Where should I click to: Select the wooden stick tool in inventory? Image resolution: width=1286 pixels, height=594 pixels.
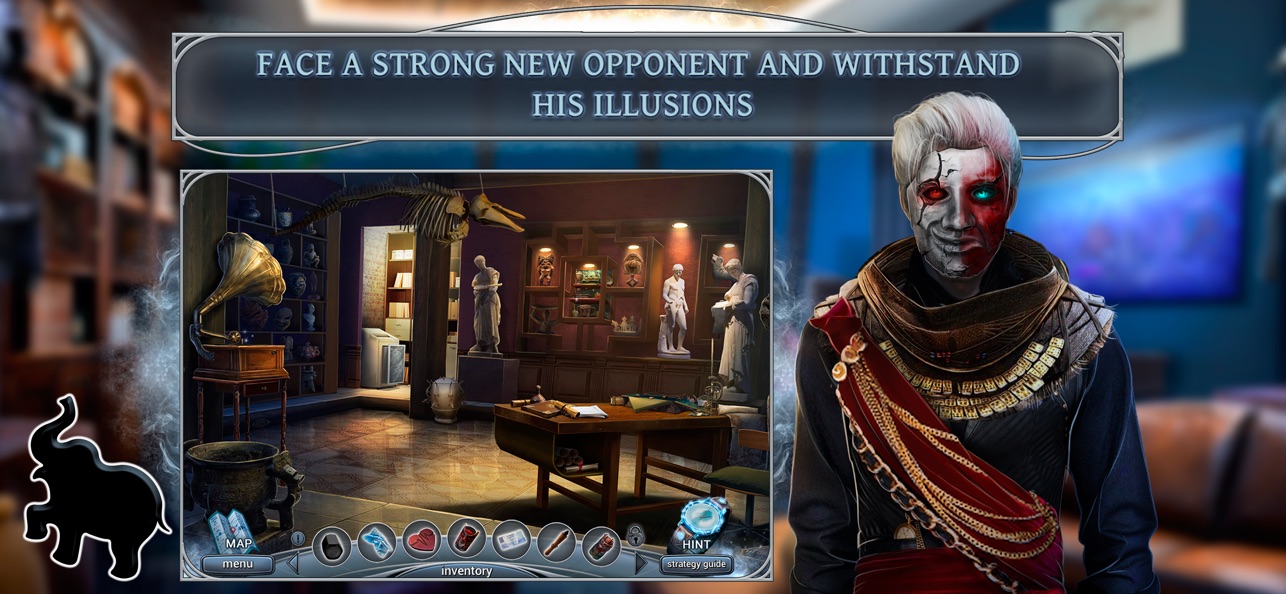click(556, 542)
